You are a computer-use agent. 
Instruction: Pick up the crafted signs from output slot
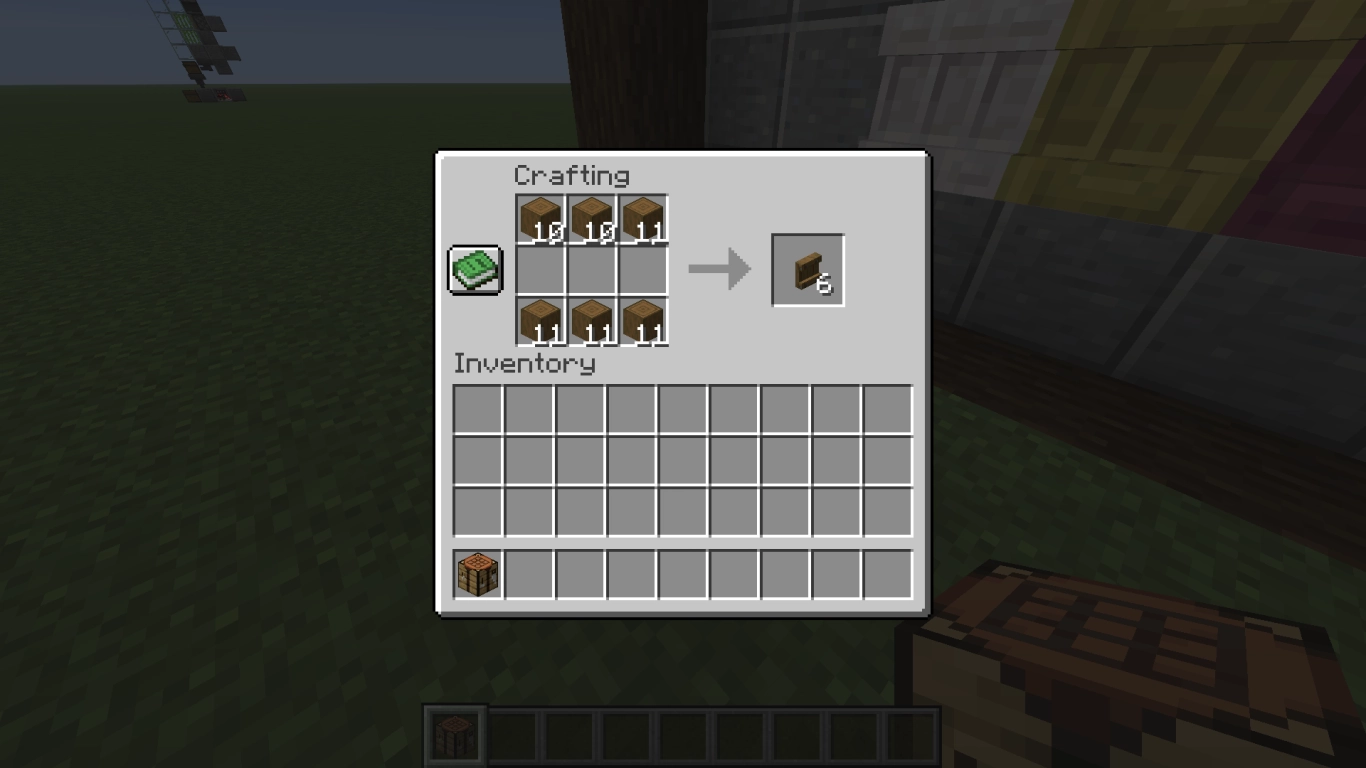tap(807, 268)
